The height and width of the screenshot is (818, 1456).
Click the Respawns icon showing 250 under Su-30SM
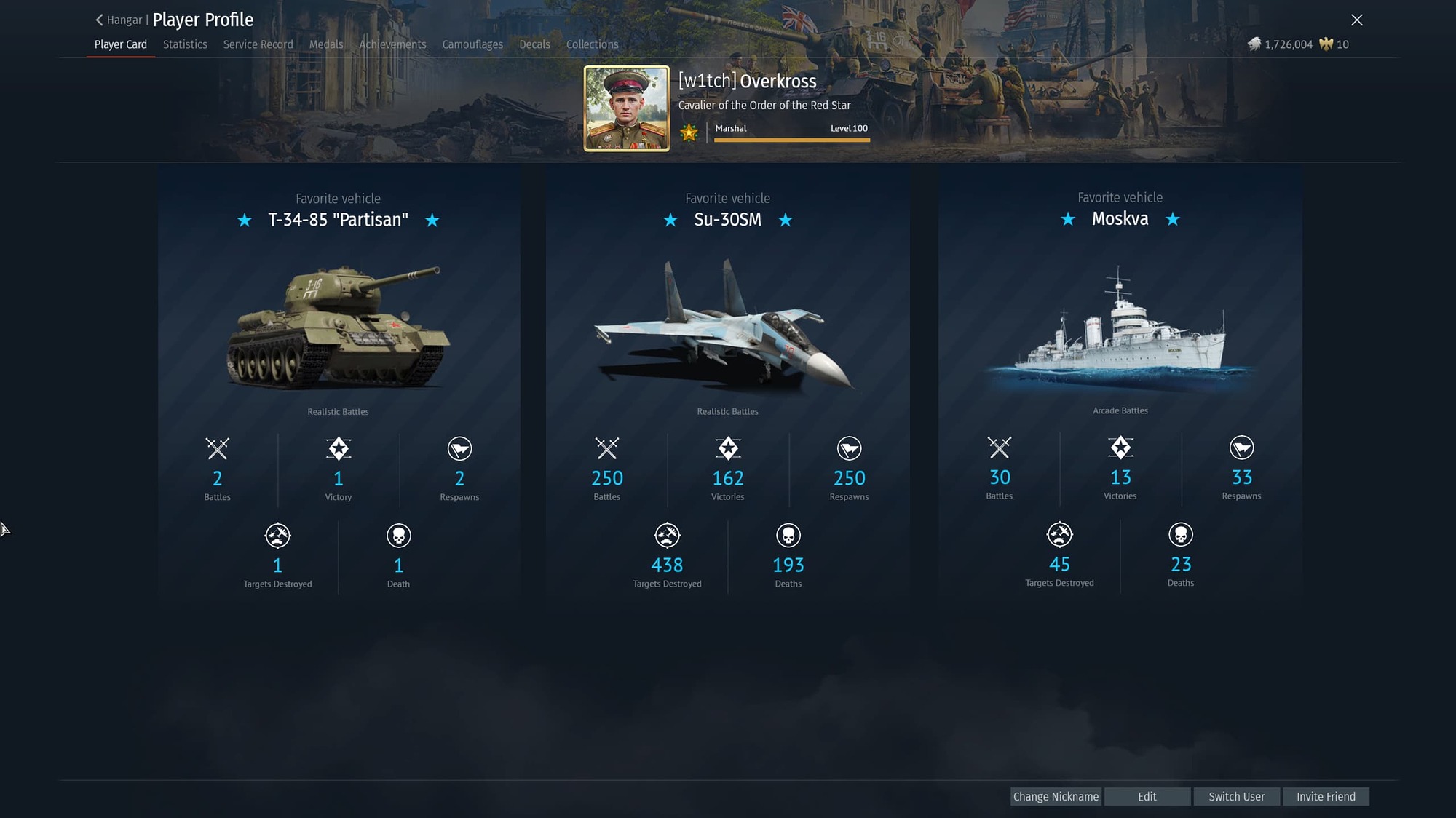[848, 449]
